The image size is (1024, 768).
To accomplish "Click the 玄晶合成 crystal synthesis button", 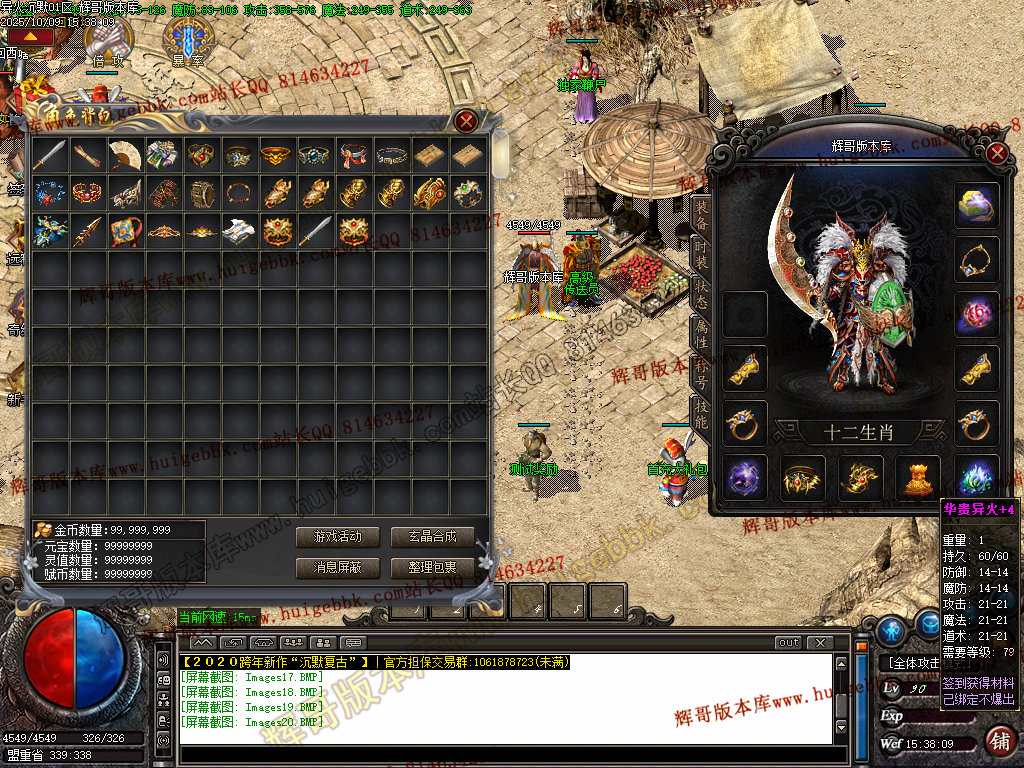I will [x=432, y=537].
